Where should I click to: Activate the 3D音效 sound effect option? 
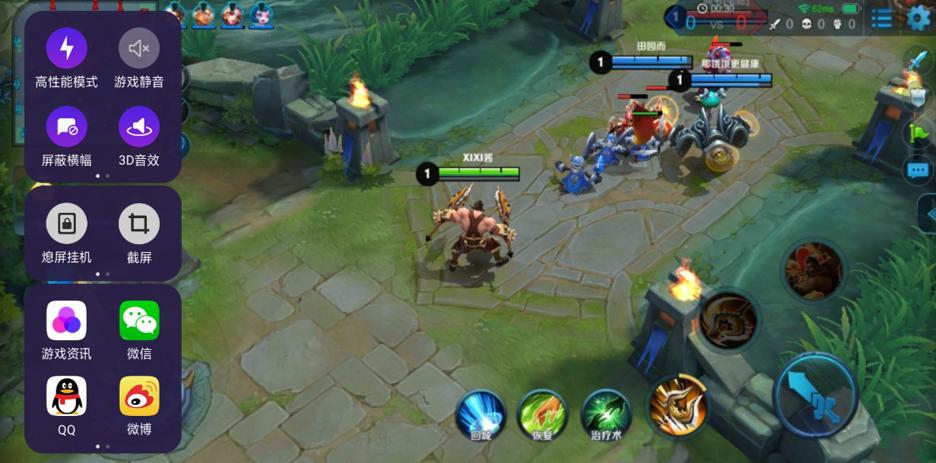[x=139, y=127]
